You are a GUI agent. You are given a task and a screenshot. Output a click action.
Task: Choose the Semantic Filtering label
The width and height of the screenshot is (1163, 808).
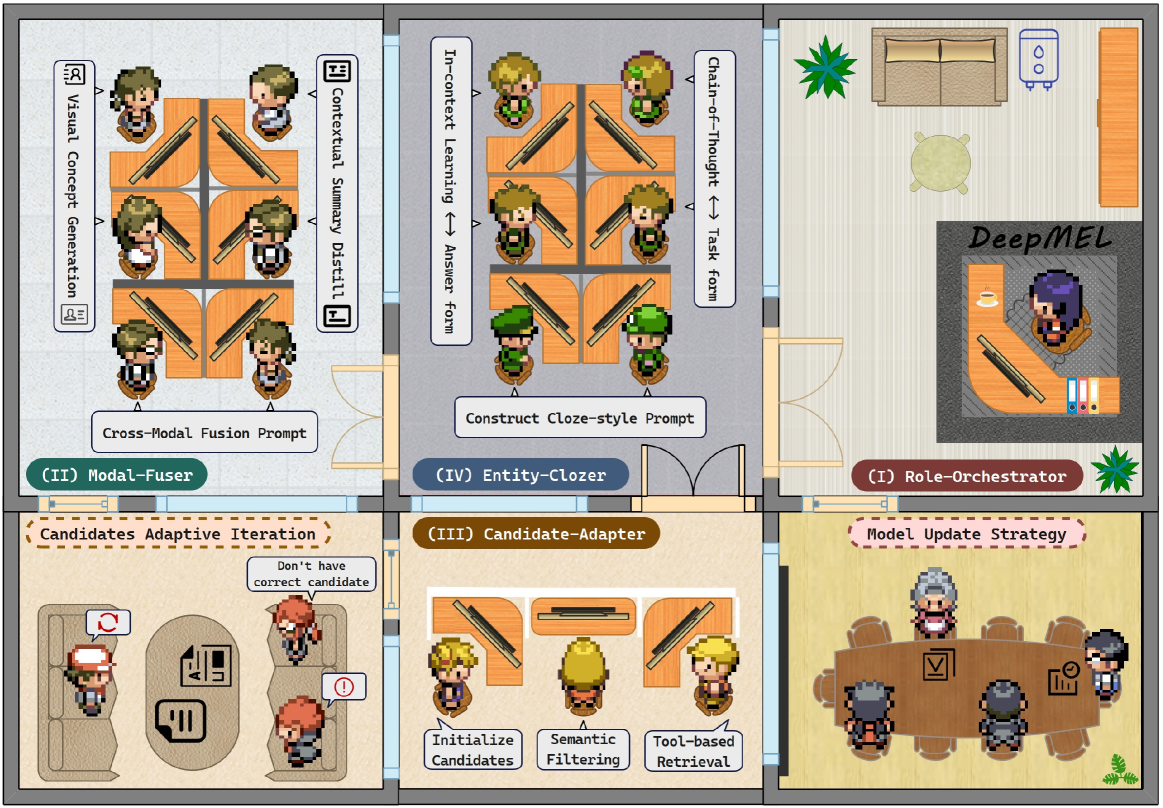[583, 749]
